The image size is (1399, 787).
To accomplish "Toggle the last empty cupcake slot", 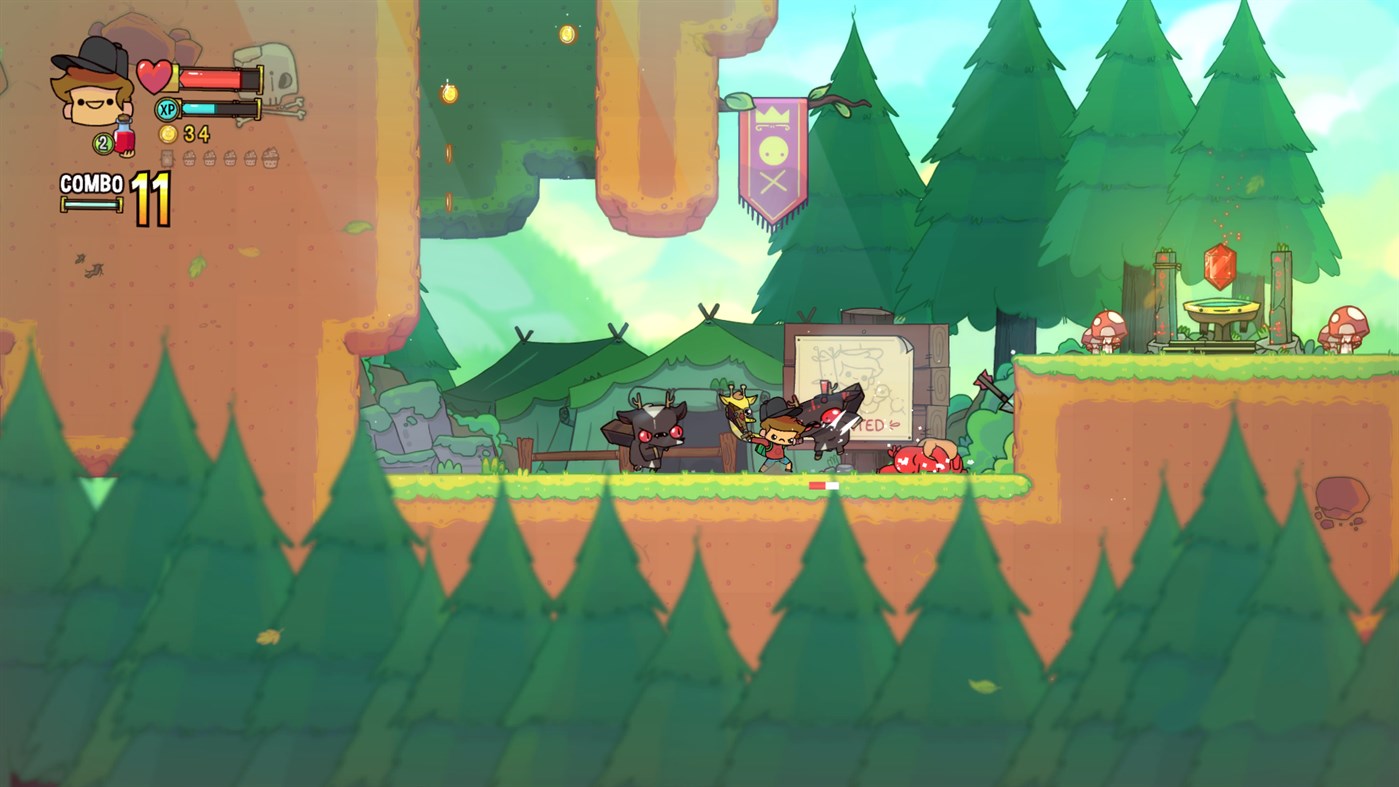I will click(271, 158).
